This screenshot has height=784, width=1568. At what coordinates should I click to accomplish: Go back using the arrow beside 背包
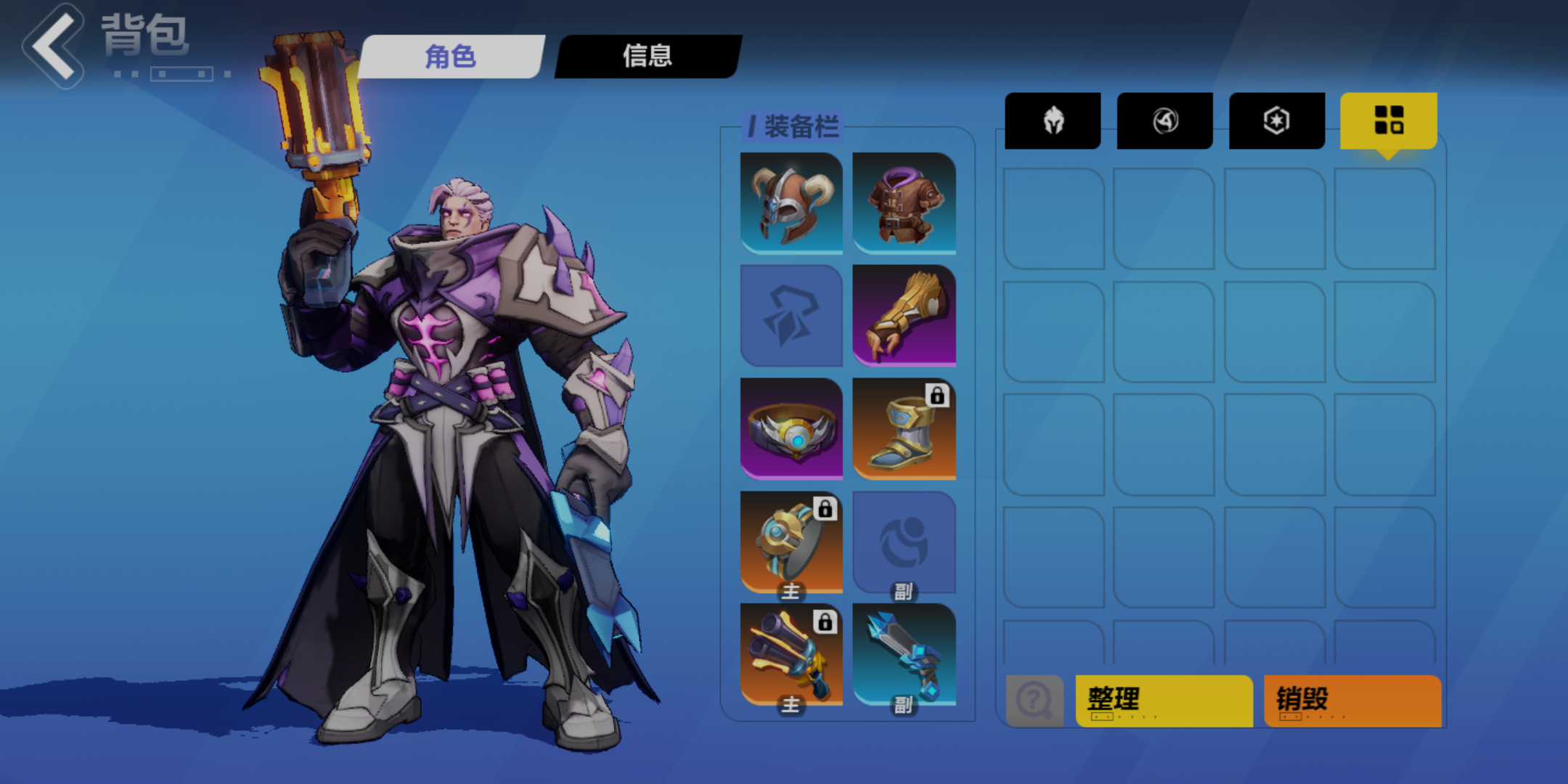point(54,46)
